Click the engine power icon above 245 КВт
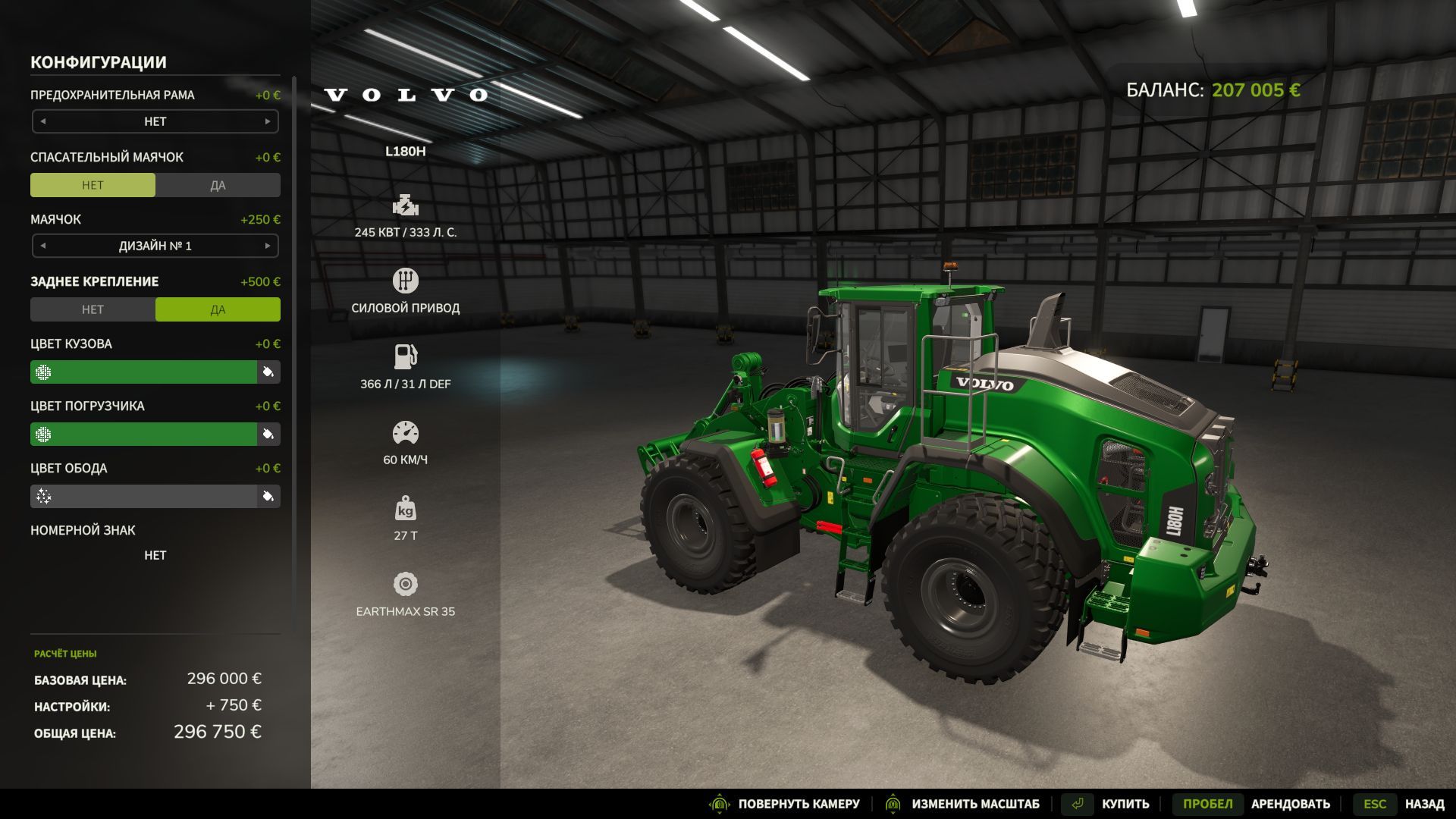Image resolution: width=1456 pixels, height=819 pixels. (406, 203)
